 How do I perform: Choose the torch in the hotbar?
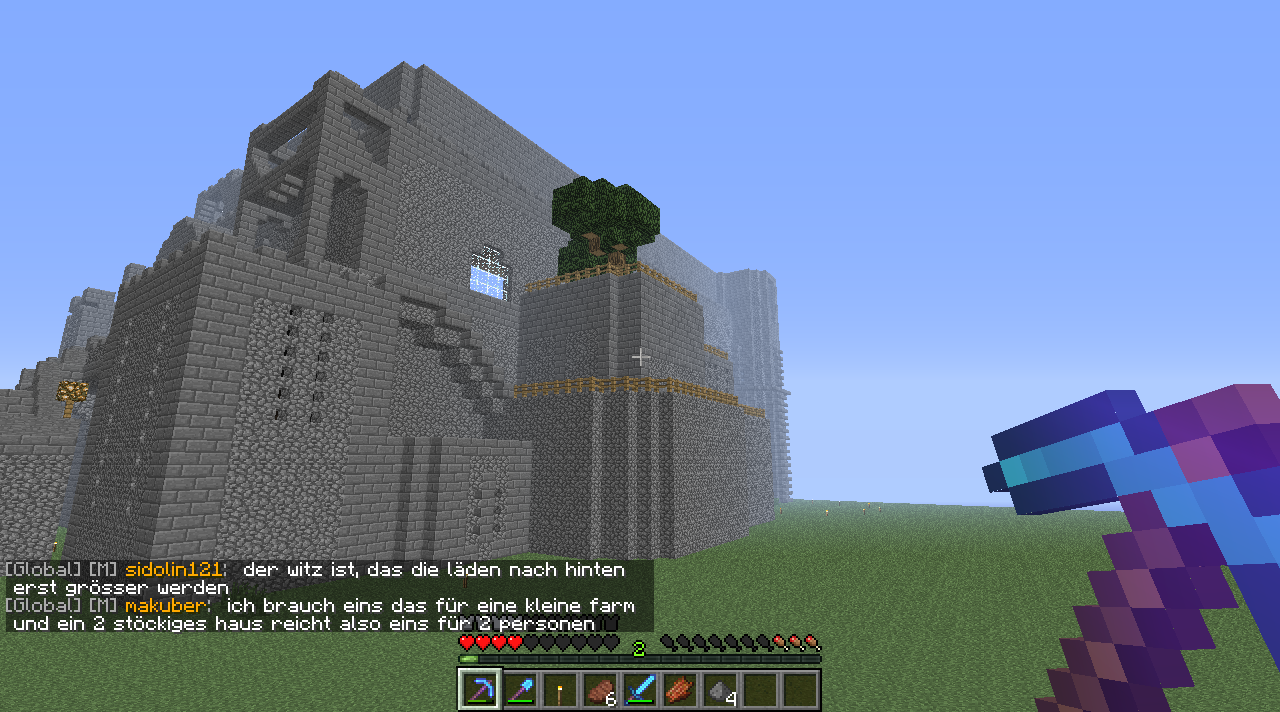560,690
